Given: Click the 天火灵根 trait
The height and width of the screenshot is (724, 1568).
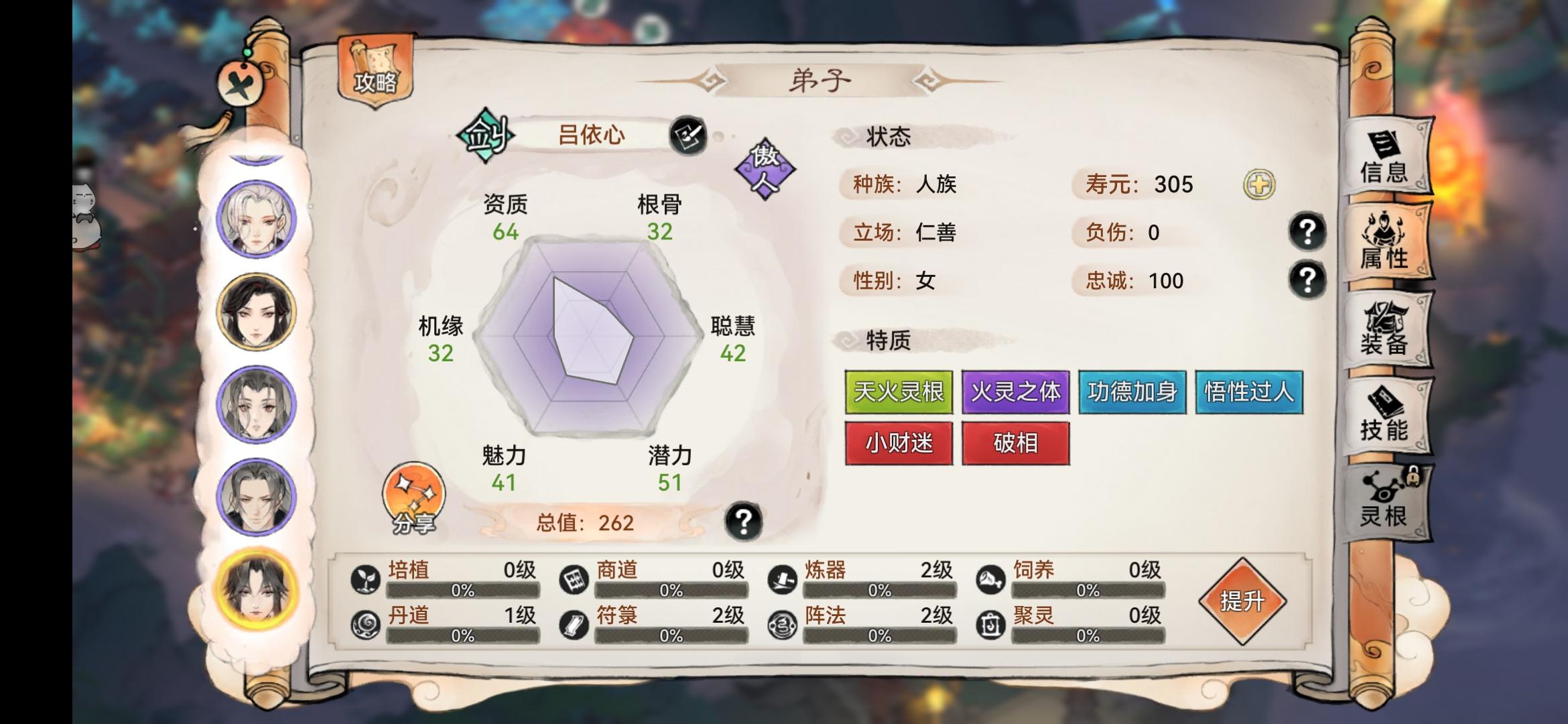Looking at the screenshot, I should coord(898,393).
